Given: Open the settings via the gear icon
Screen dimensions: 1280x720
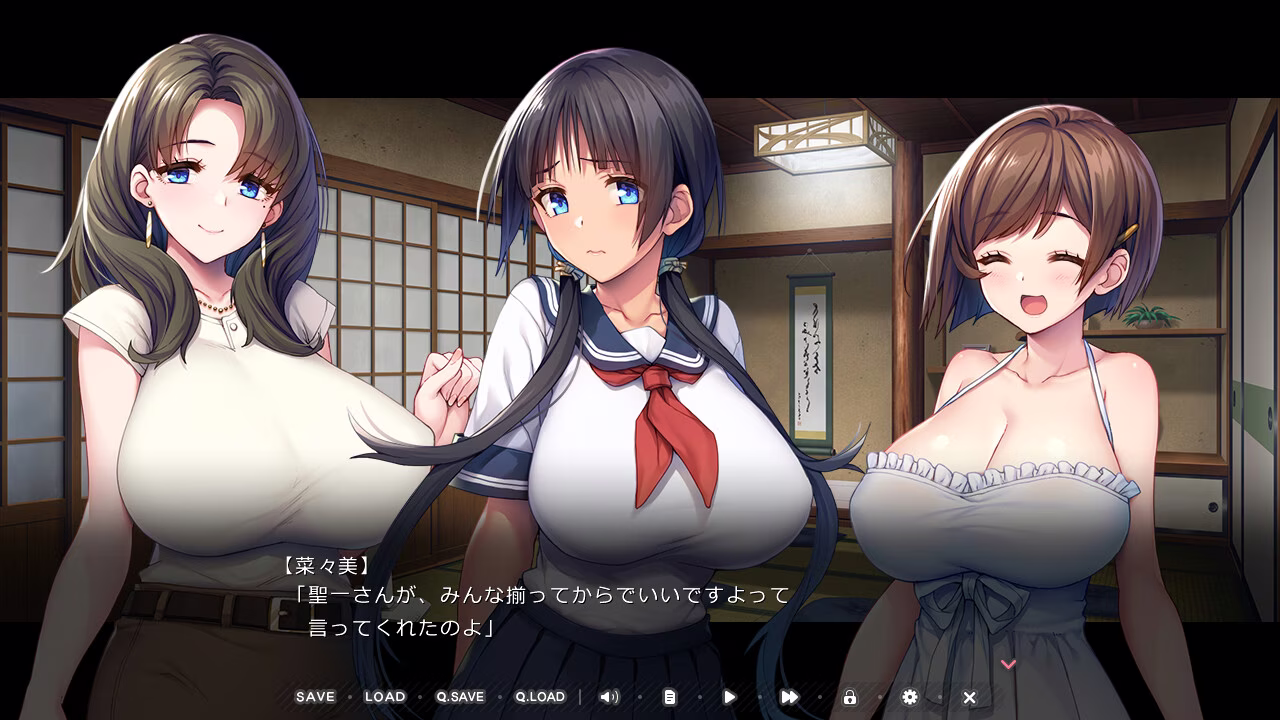Looking at the screenshot, I should 908,697.
